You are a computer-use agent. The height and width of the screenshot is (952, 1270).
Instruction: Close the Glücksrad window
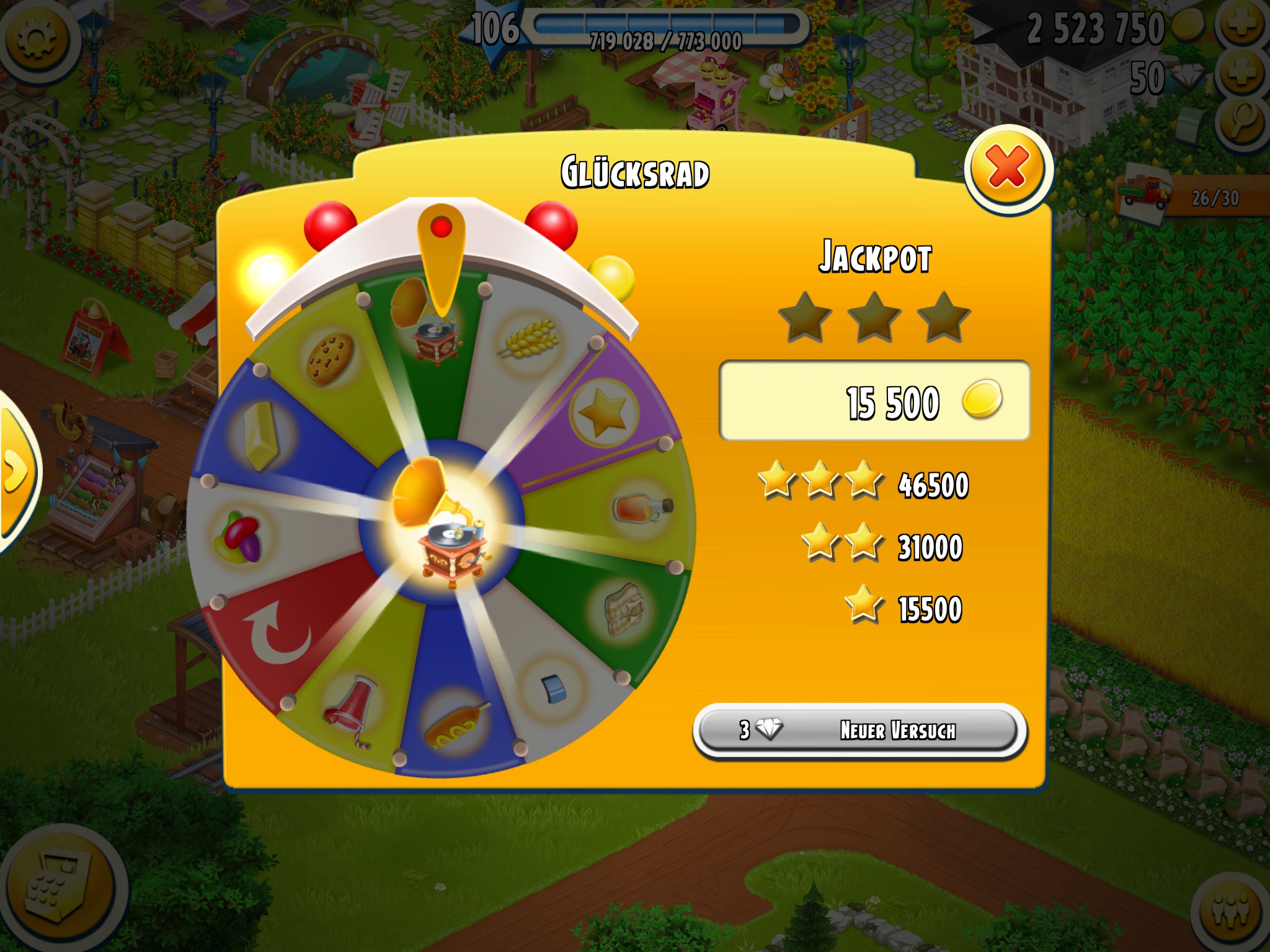click(1008, 169)
